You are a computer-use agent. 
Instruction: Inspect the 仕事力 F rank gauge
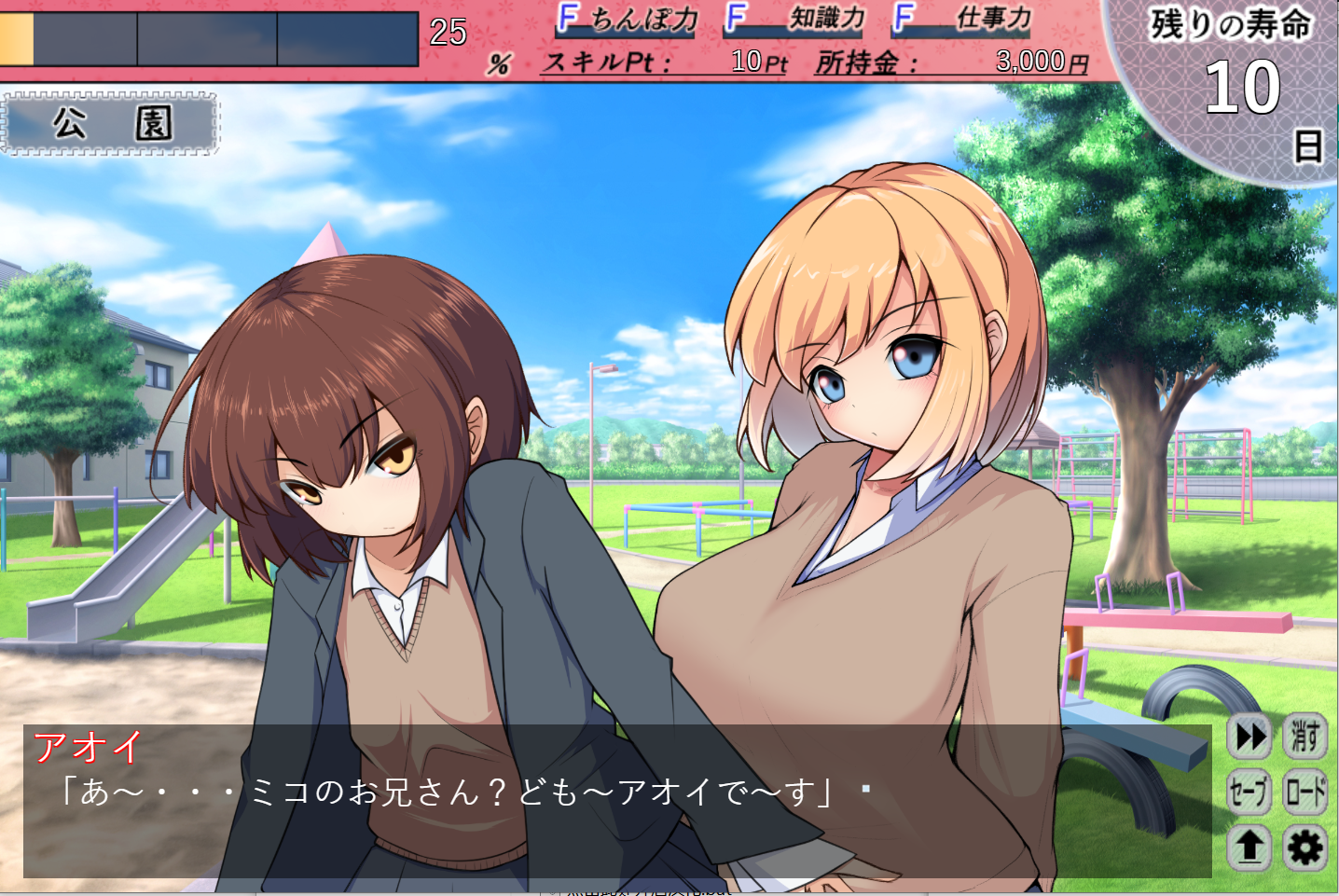click(x=959, y=22)
